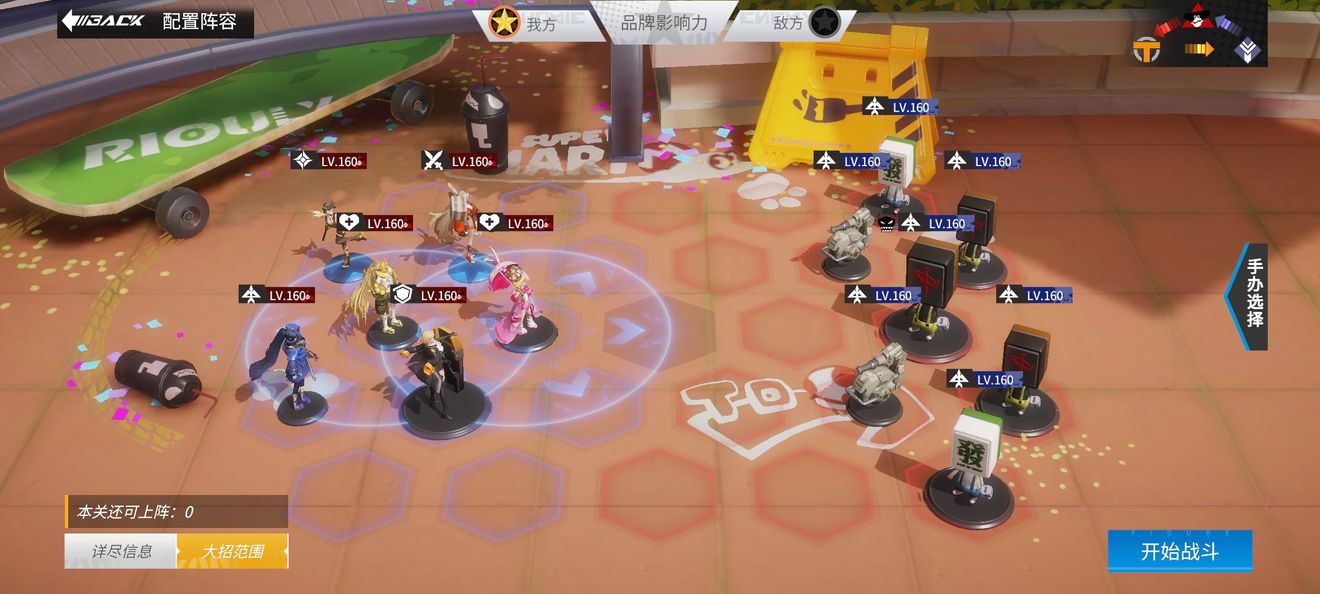Open the 手办选择 figure selection panel
1320x594 pixels.
coord(1252,295)
